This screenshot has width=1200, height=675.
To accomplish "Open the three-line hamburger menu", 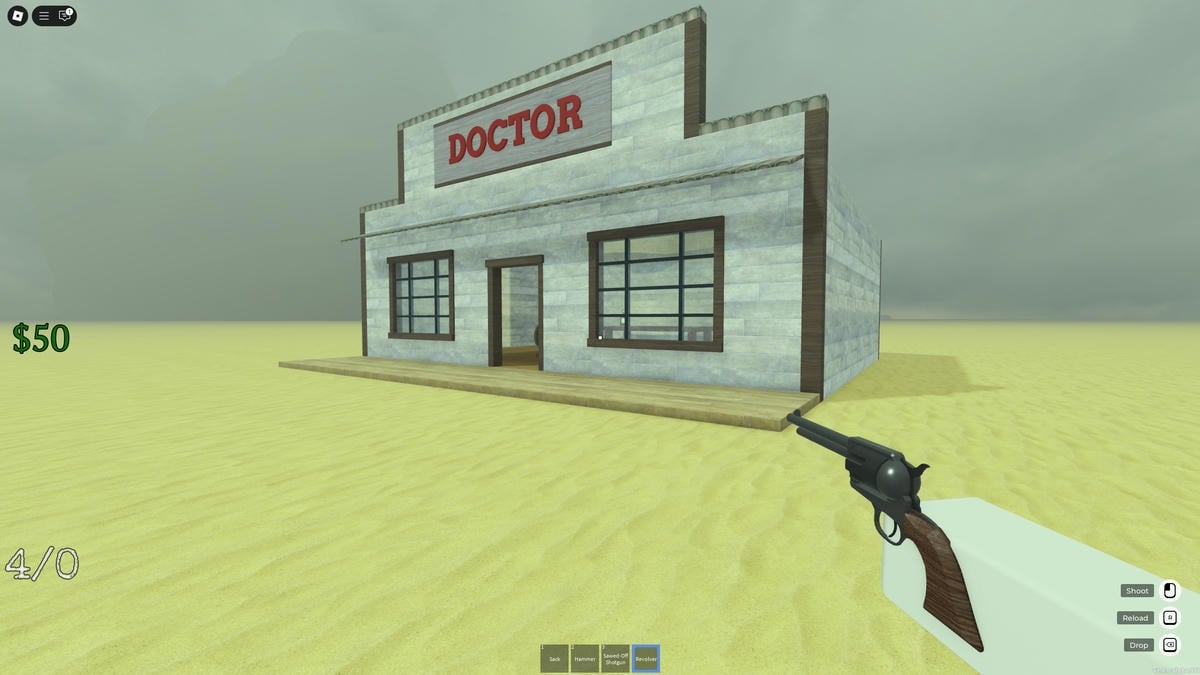I will click(44, 16).
